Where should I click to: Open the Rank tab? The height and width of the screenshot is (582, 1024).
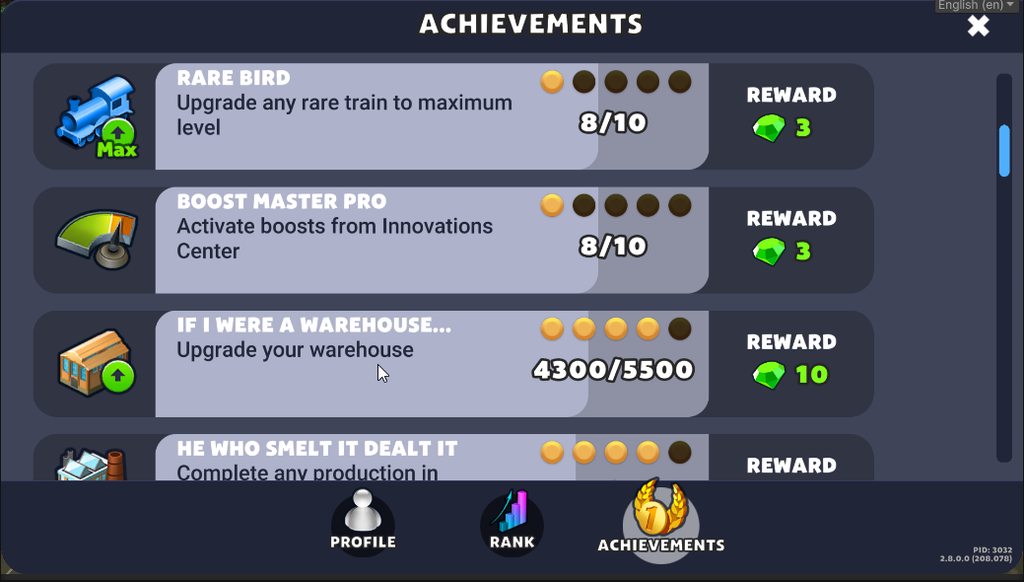[x=512, y=522]
